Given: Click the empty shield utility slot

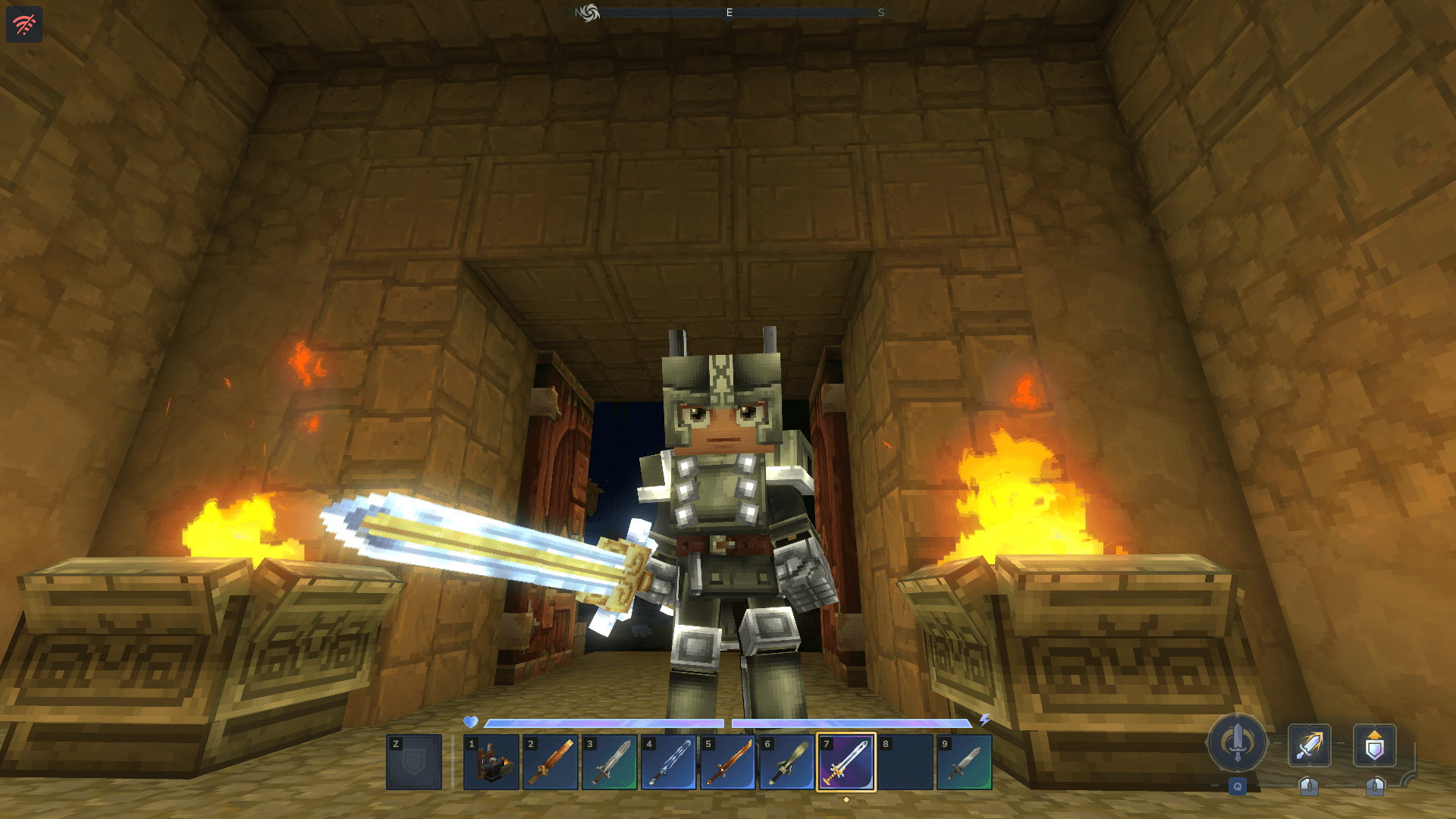Looking at the screenshot, I should [414, 762].
